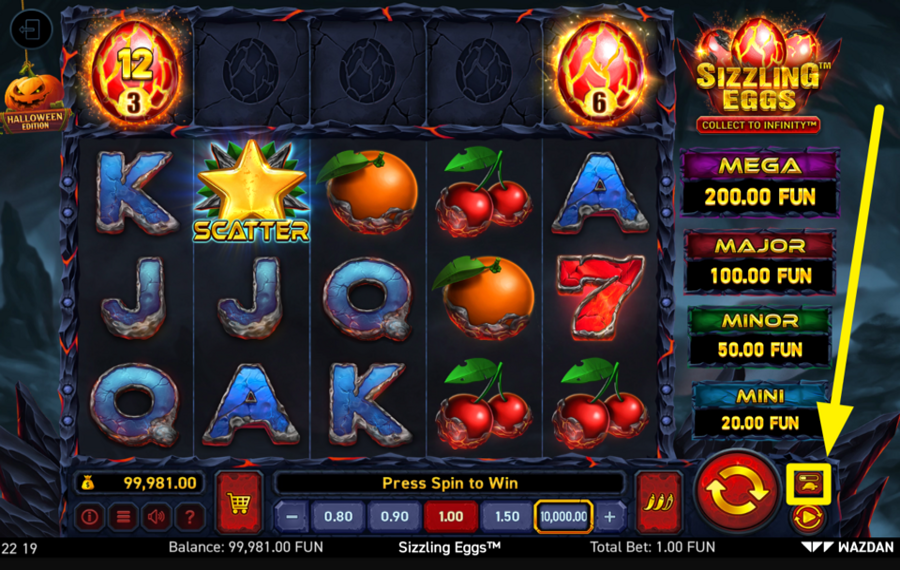
Task: Select the 0.80 bet value
Action: coord(337,516)
